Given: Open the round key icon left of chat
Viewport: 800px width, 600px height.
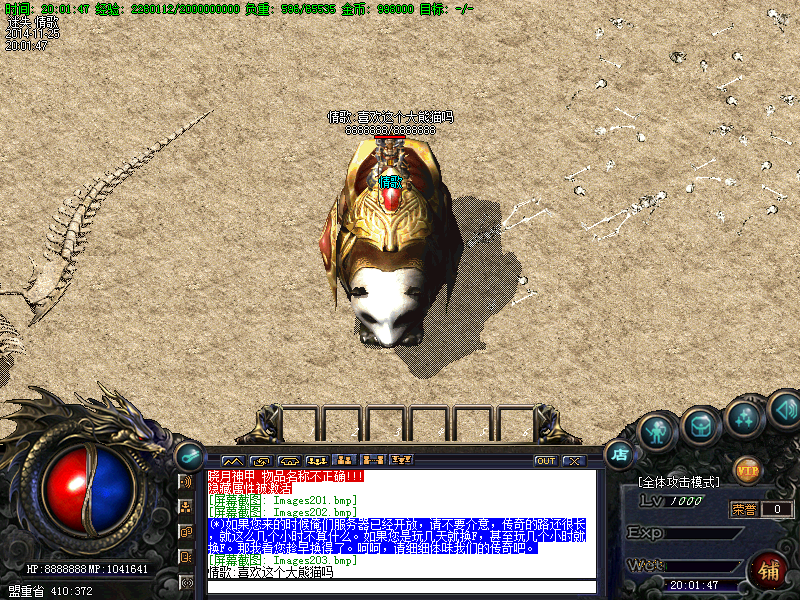Looking at the screenshot, I should click(187, 455).
